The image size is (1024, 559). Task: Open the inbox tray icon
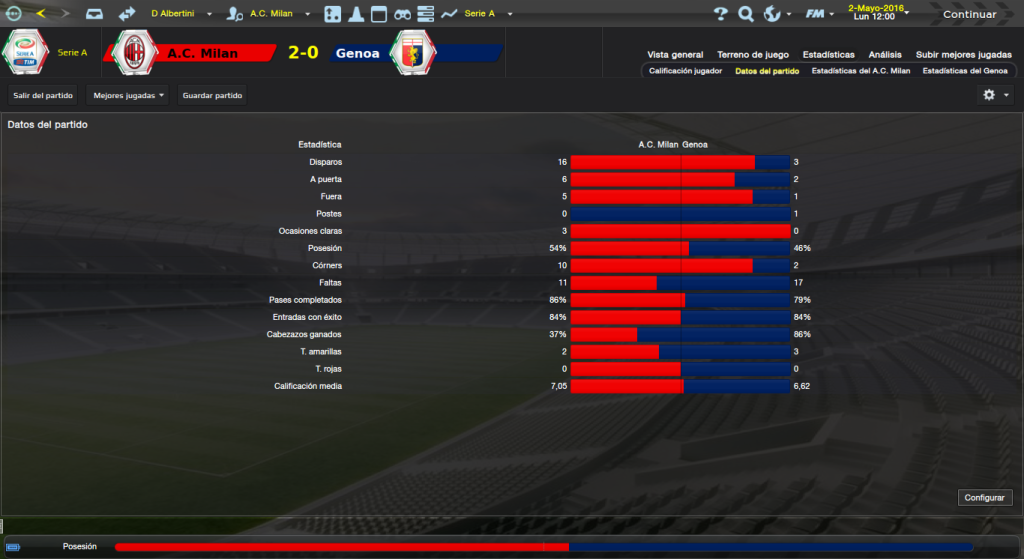click(x=93, y=14)
